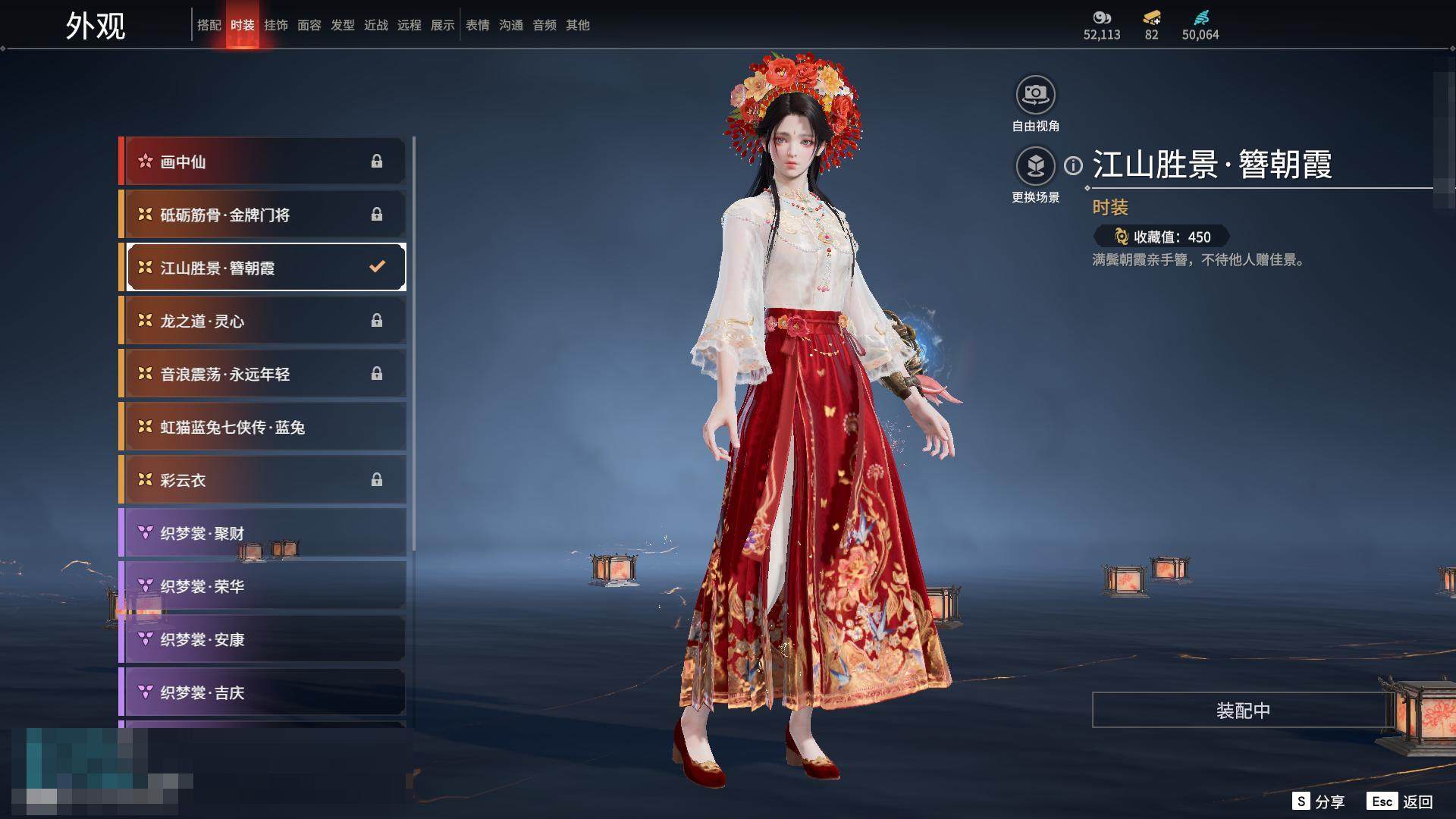The image size is (1456, 819).
Task: Go to the 发型 hairstyle tab
Action: tap(342, 25)
